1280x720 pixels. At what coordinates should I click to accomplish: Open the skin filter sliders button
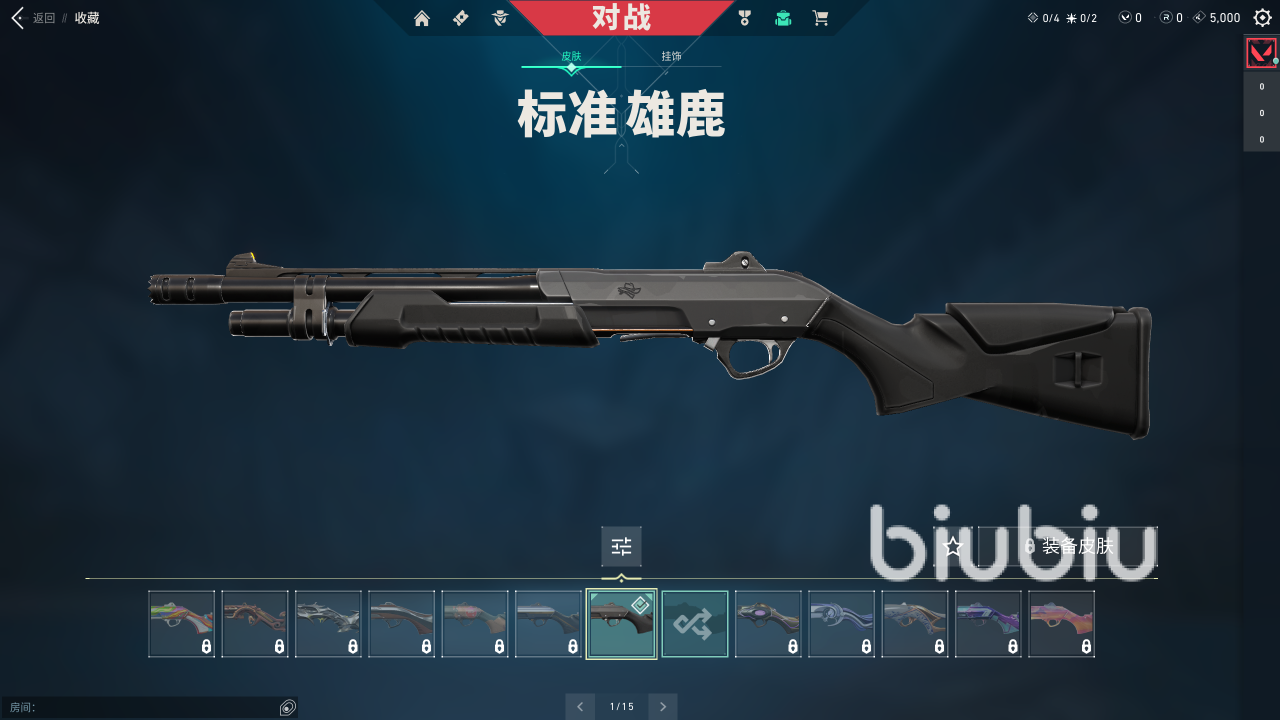pos(621,546)
